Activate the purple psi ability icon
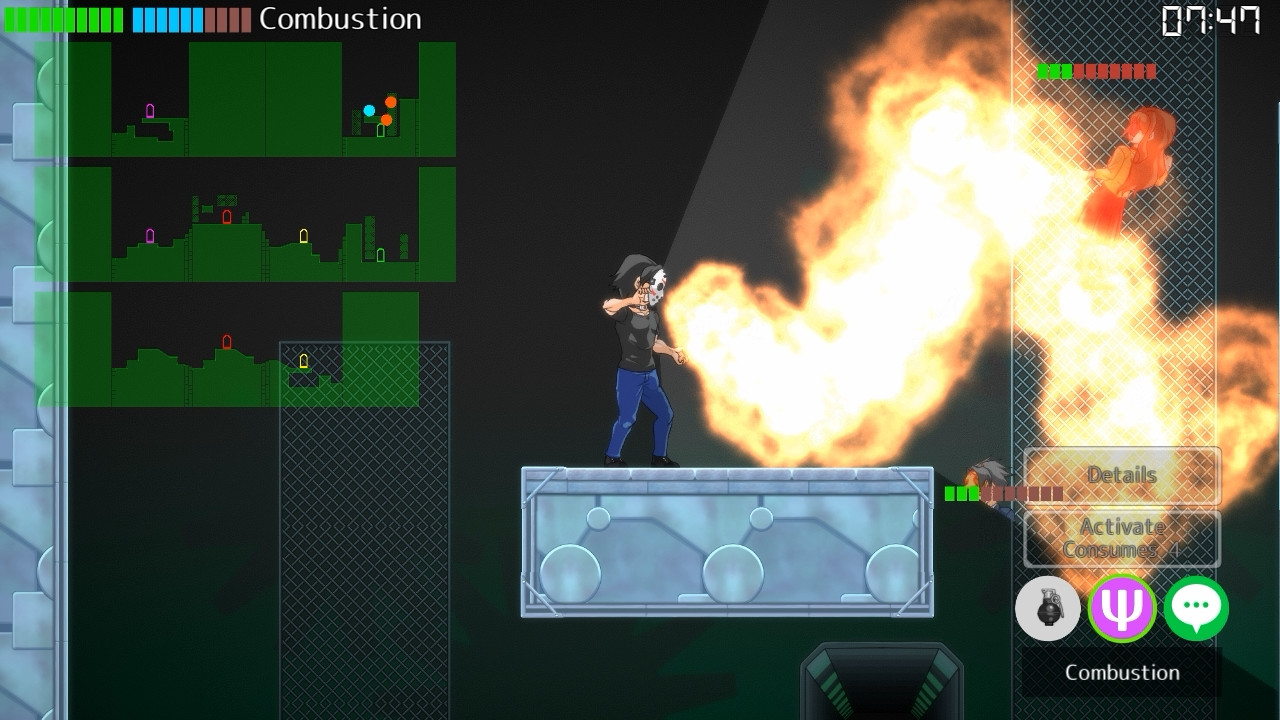This screenshot has width=1280, height=720. pos(1122,608)
